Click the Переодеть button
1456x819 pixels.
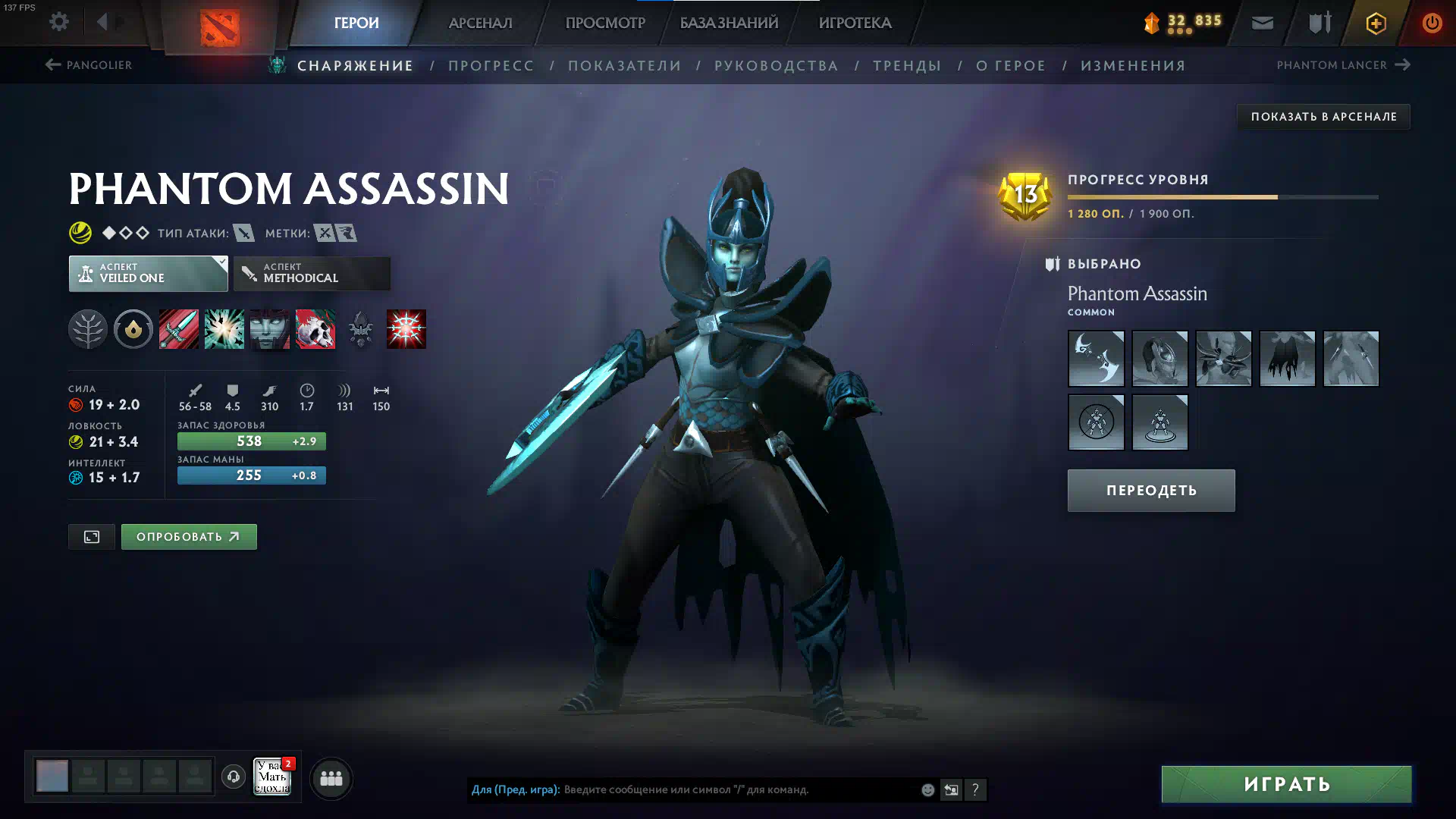1150,491
